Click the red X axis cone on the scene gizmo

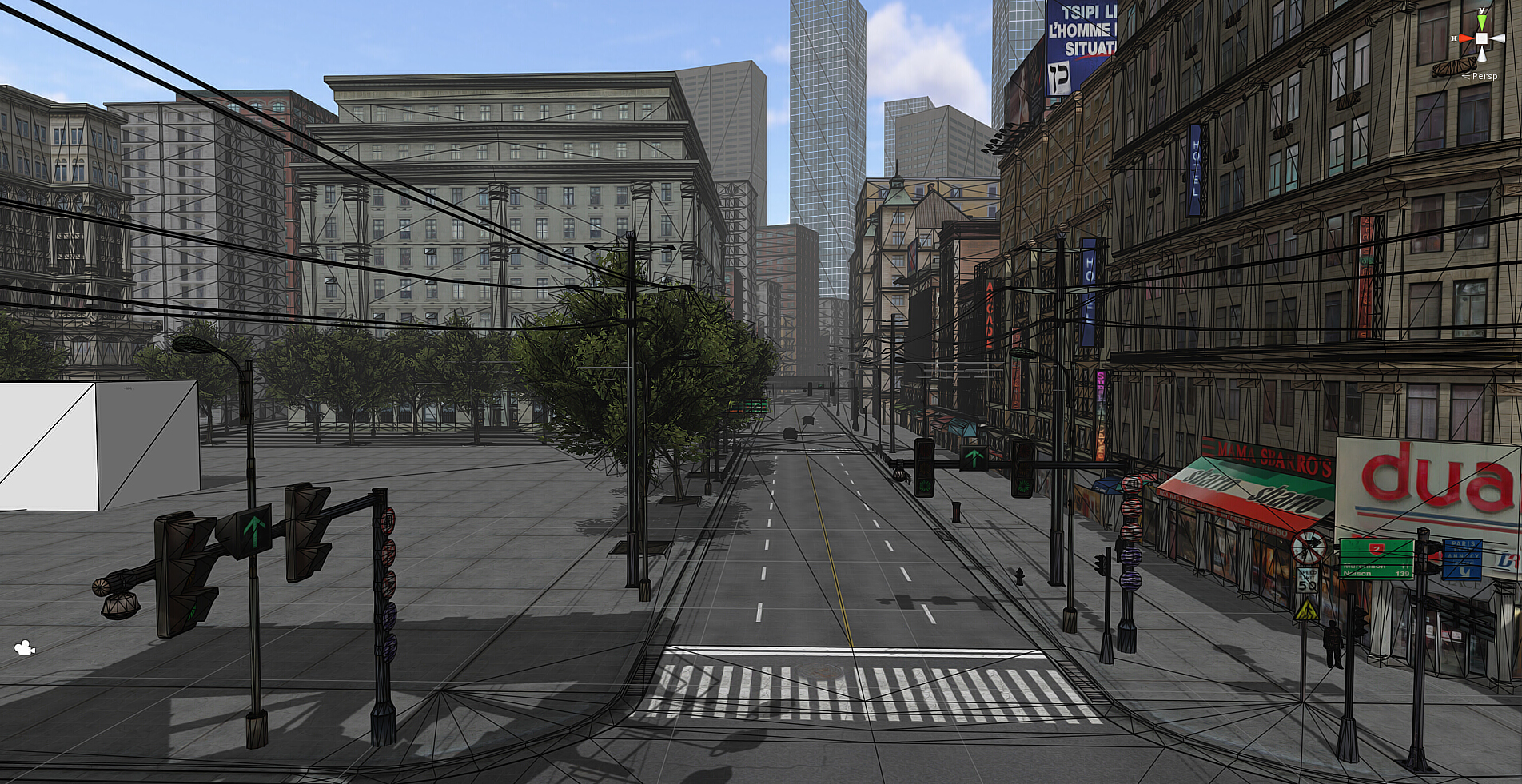coord(1465,38)
